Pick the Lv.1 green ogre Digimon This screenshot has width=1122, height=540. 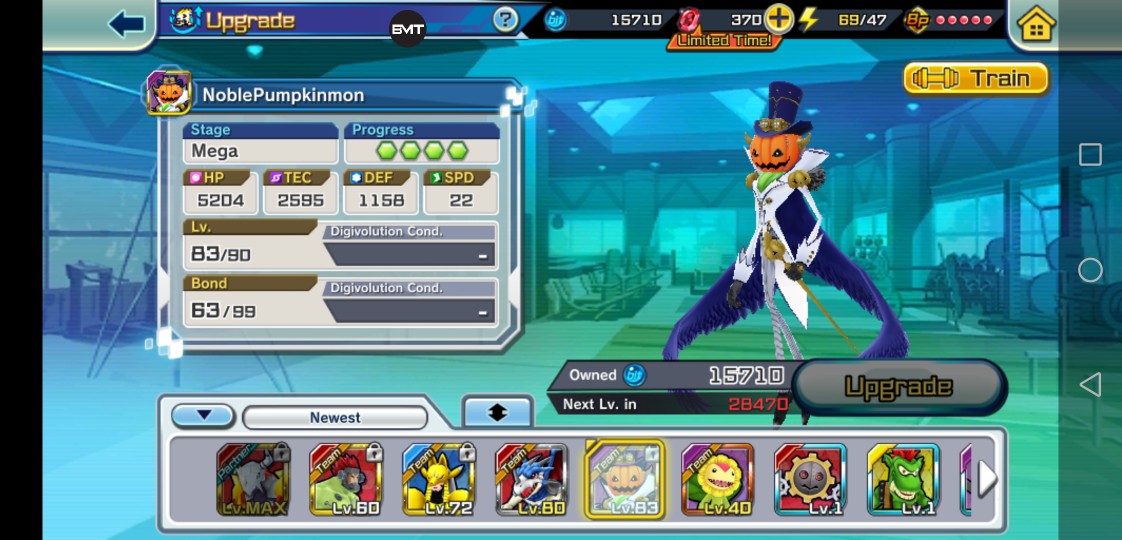click(x=903, y=480)
